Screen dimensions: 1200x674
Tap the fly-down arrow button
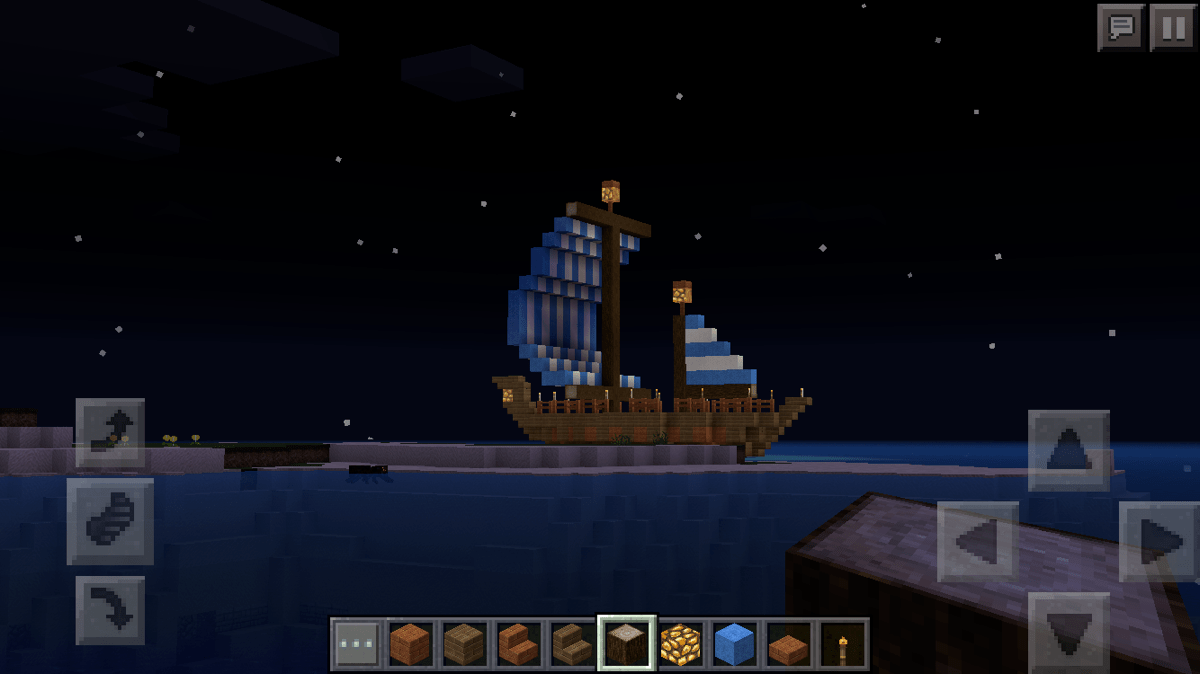point(110,609)
